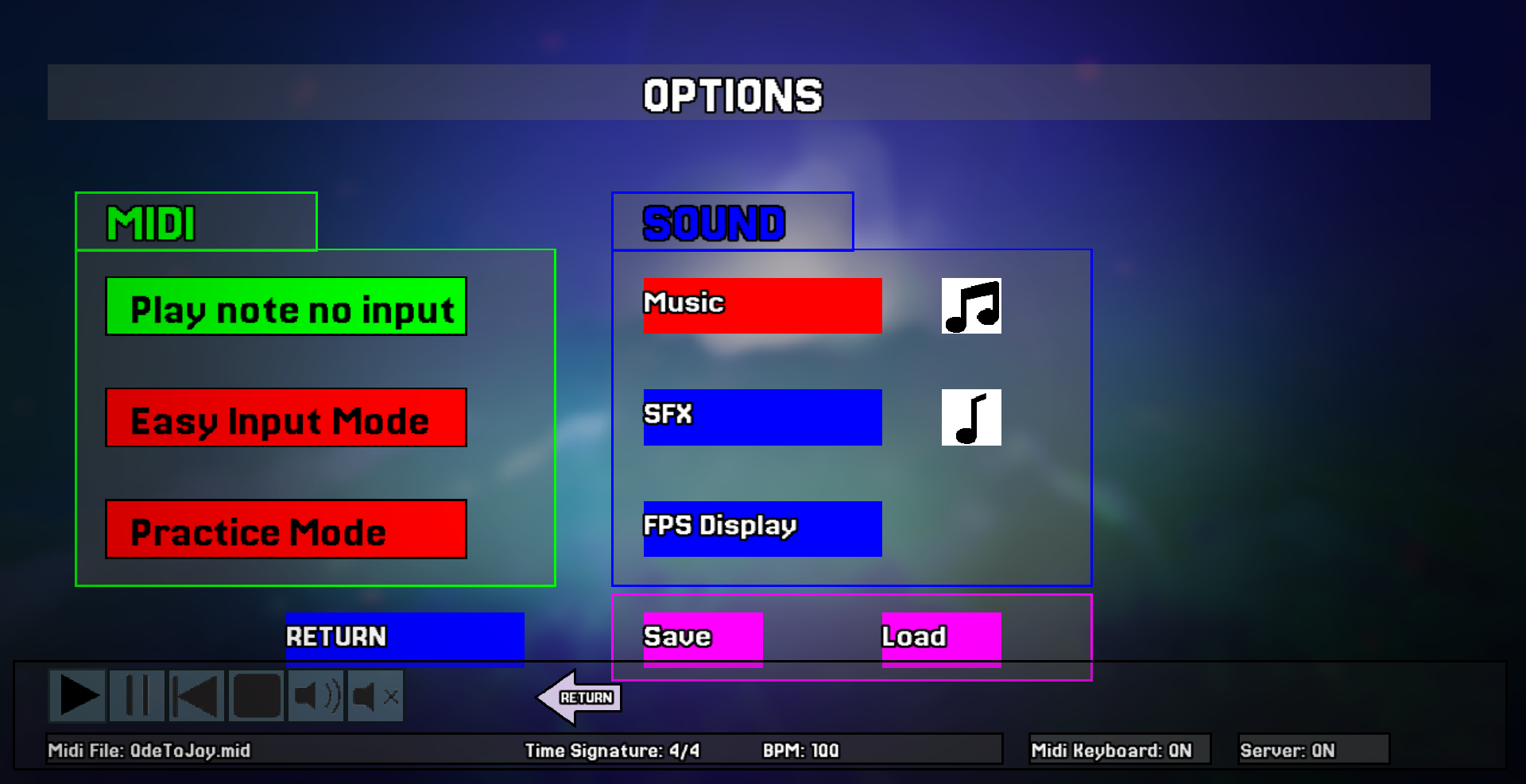The height and width of the screenshot is (784, 1526).
Task: Click the Music note icon beside Music
Action: (971, 305)
